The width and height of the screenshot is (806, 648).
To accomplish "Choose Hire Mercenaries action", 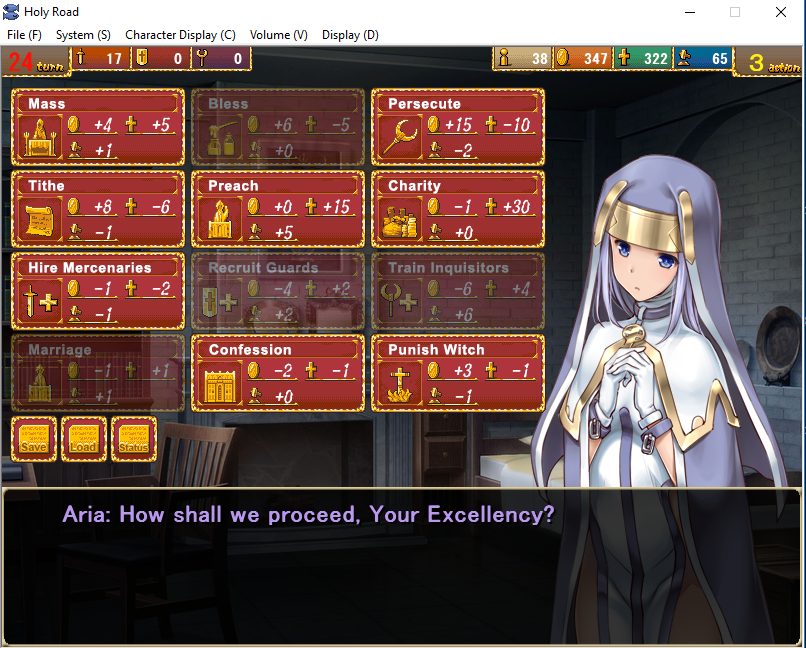I will pos(98,291).
